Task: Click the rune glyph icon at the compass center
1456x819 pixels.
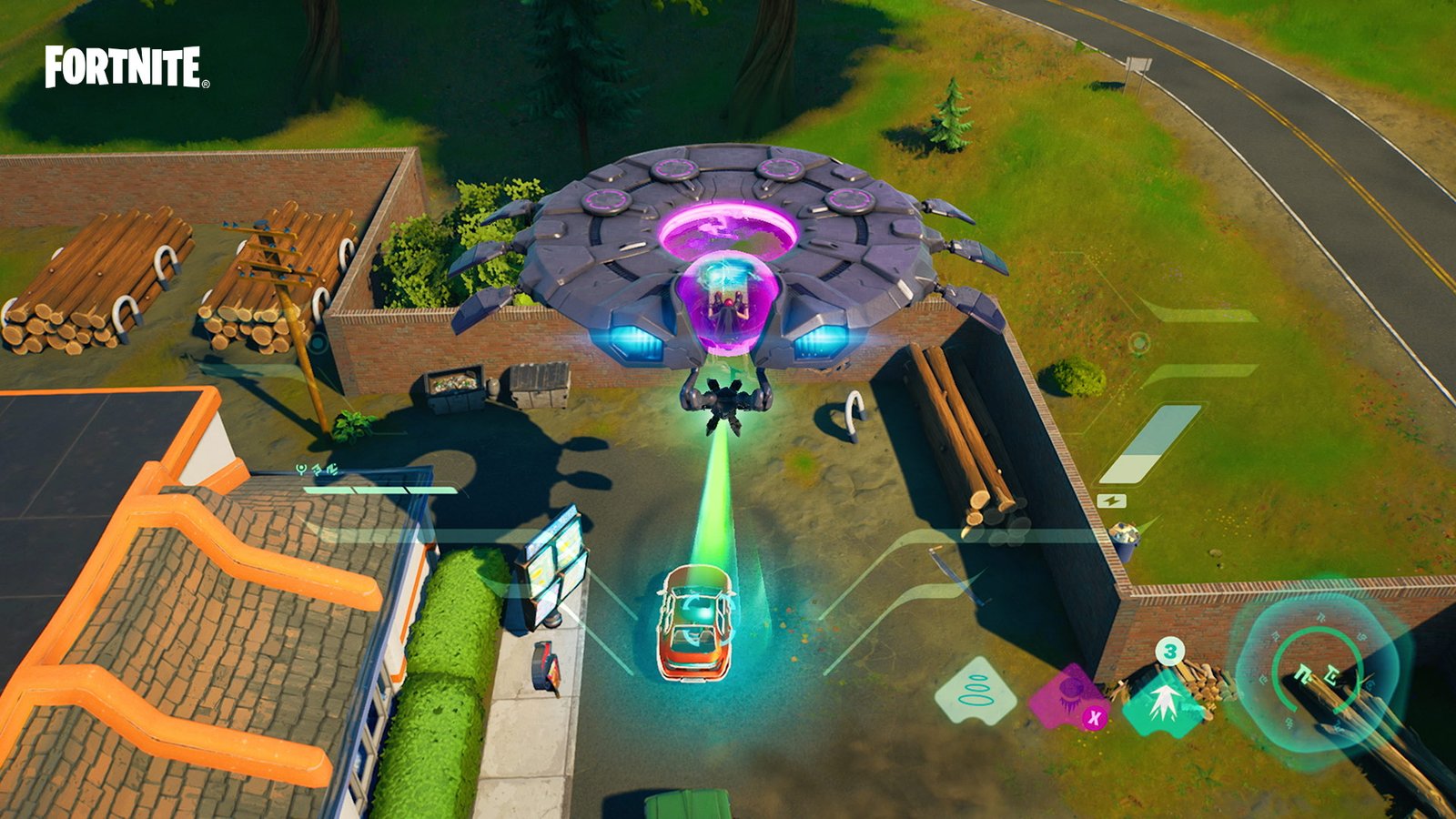Action: pos(1316,675)
